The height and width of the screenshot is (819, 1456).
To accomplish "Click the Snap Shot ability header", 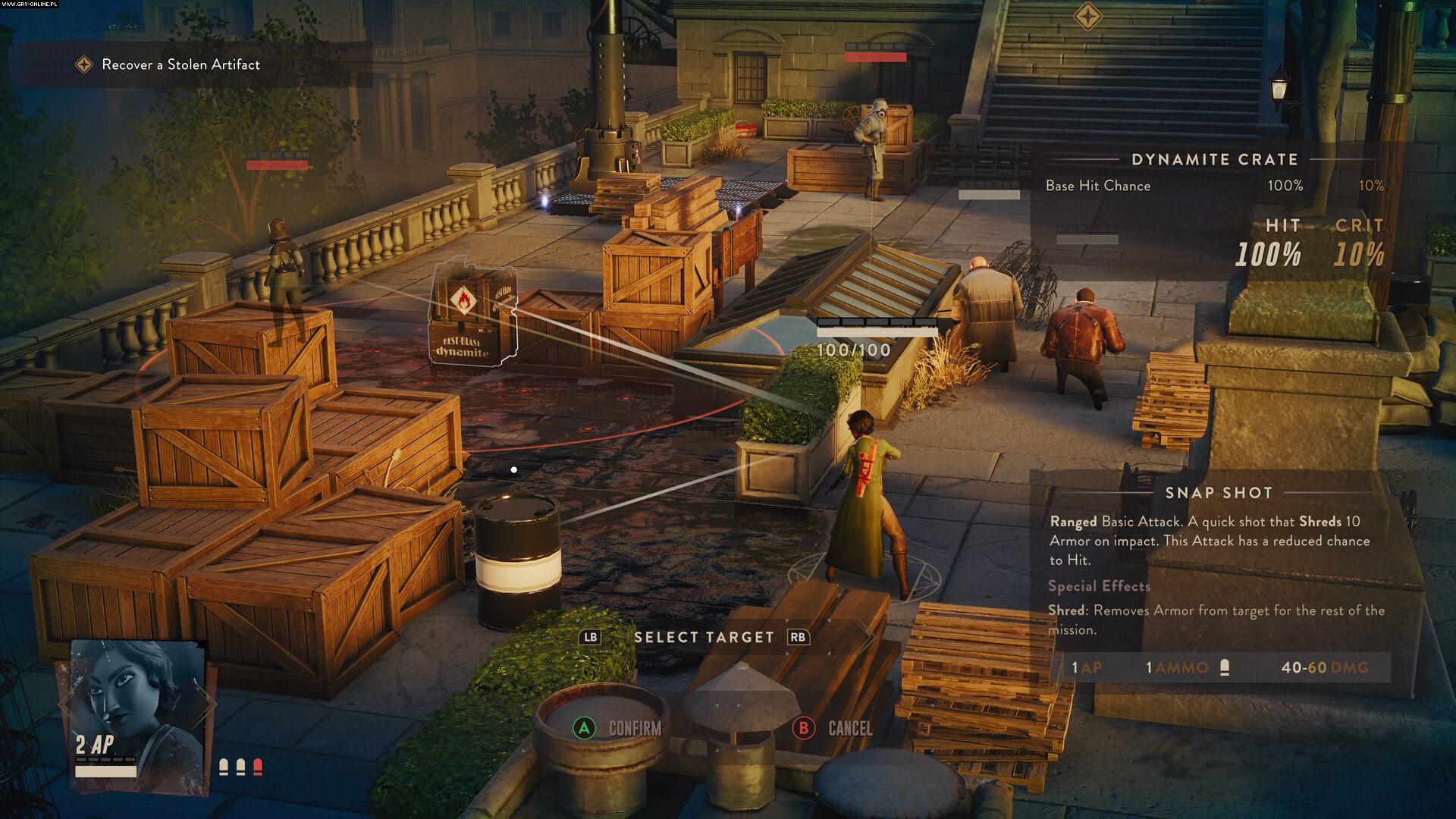I will pyautogui.click(x=1218, y=492).
